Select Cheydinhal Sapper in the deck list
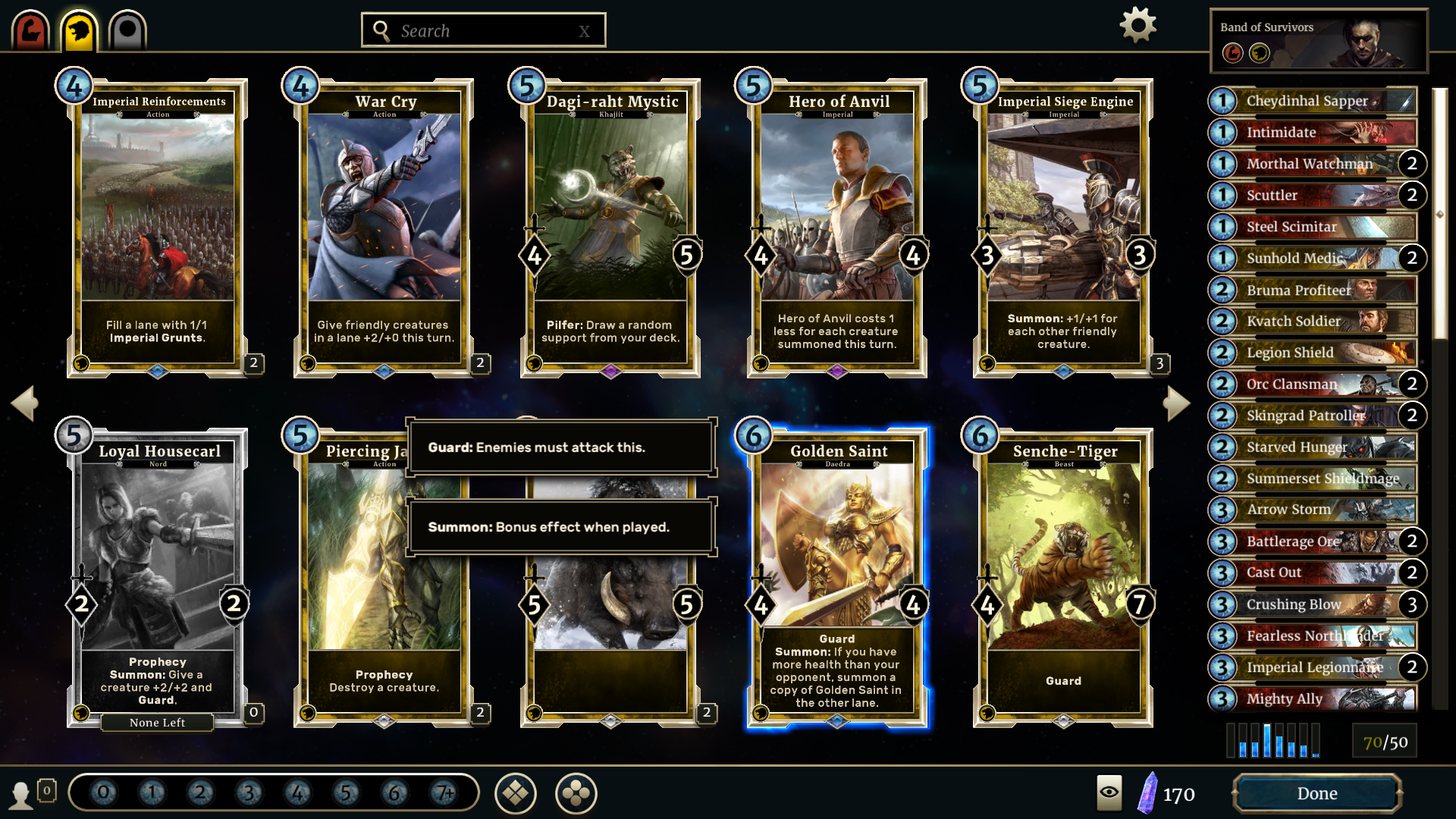The image size is (1456, 819). click(x=1312, y=101)
